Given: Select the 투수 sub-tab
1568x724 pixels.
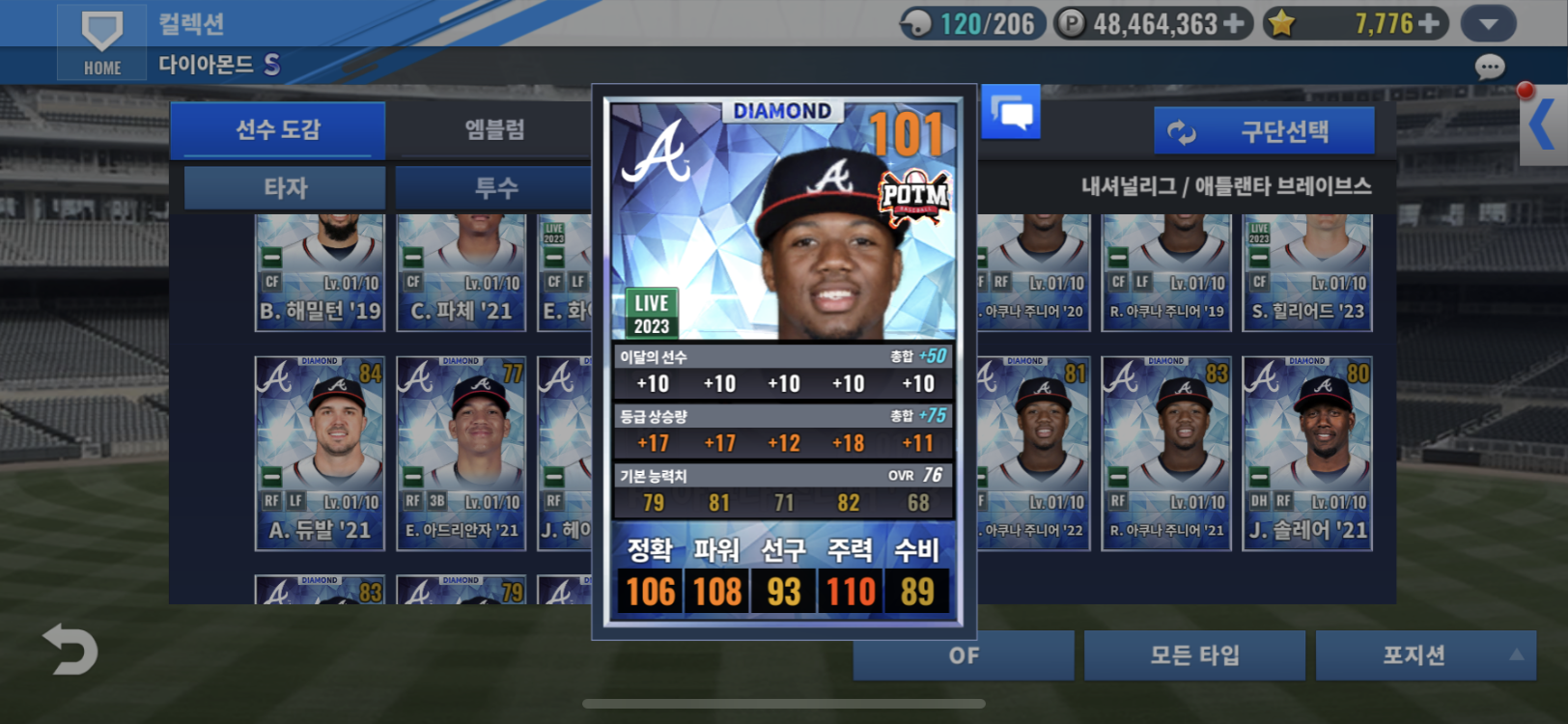Looking at the screenshot, I should 496,187.
